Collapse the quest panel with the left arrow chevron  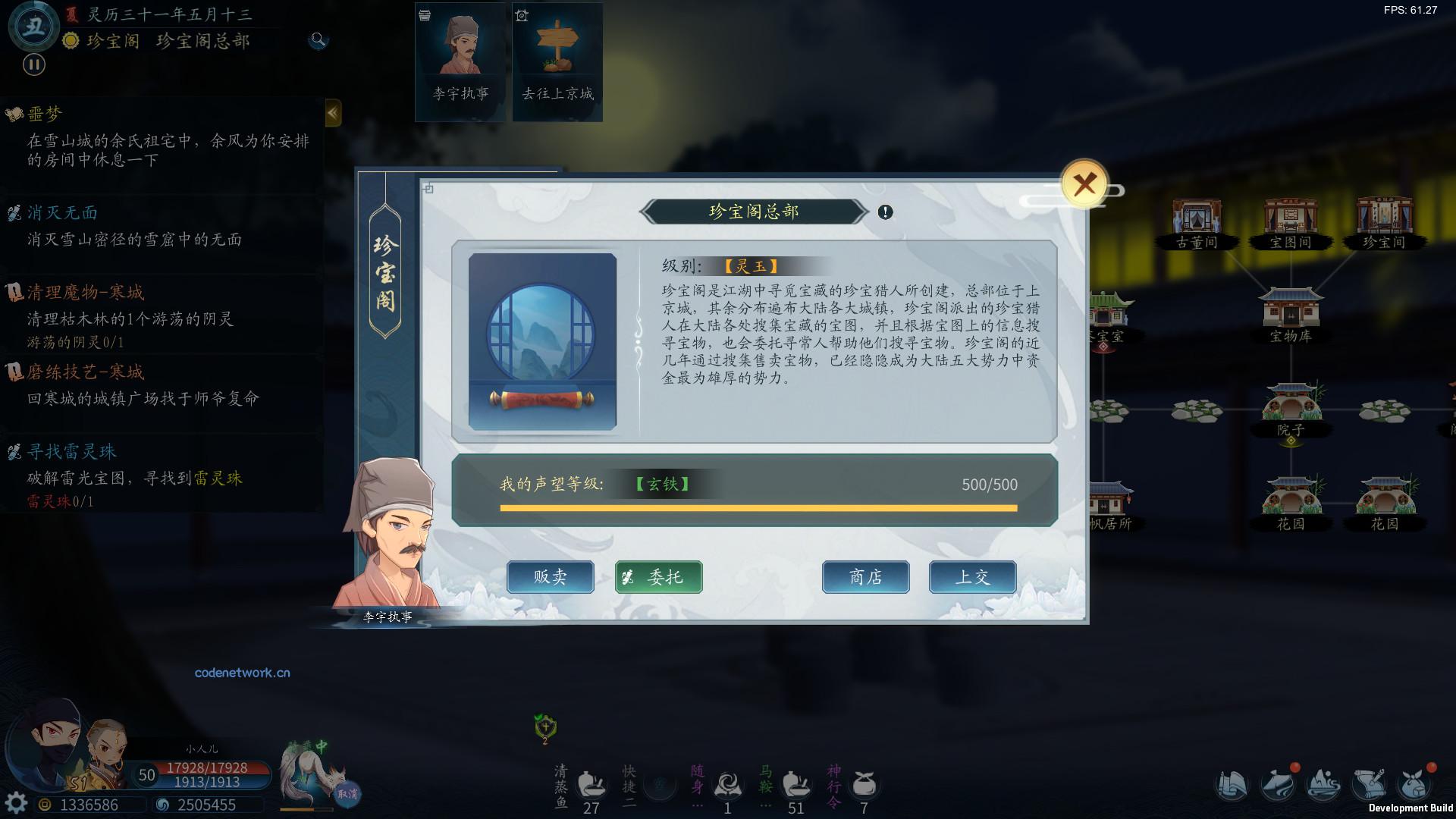click(x=332, y=112)
